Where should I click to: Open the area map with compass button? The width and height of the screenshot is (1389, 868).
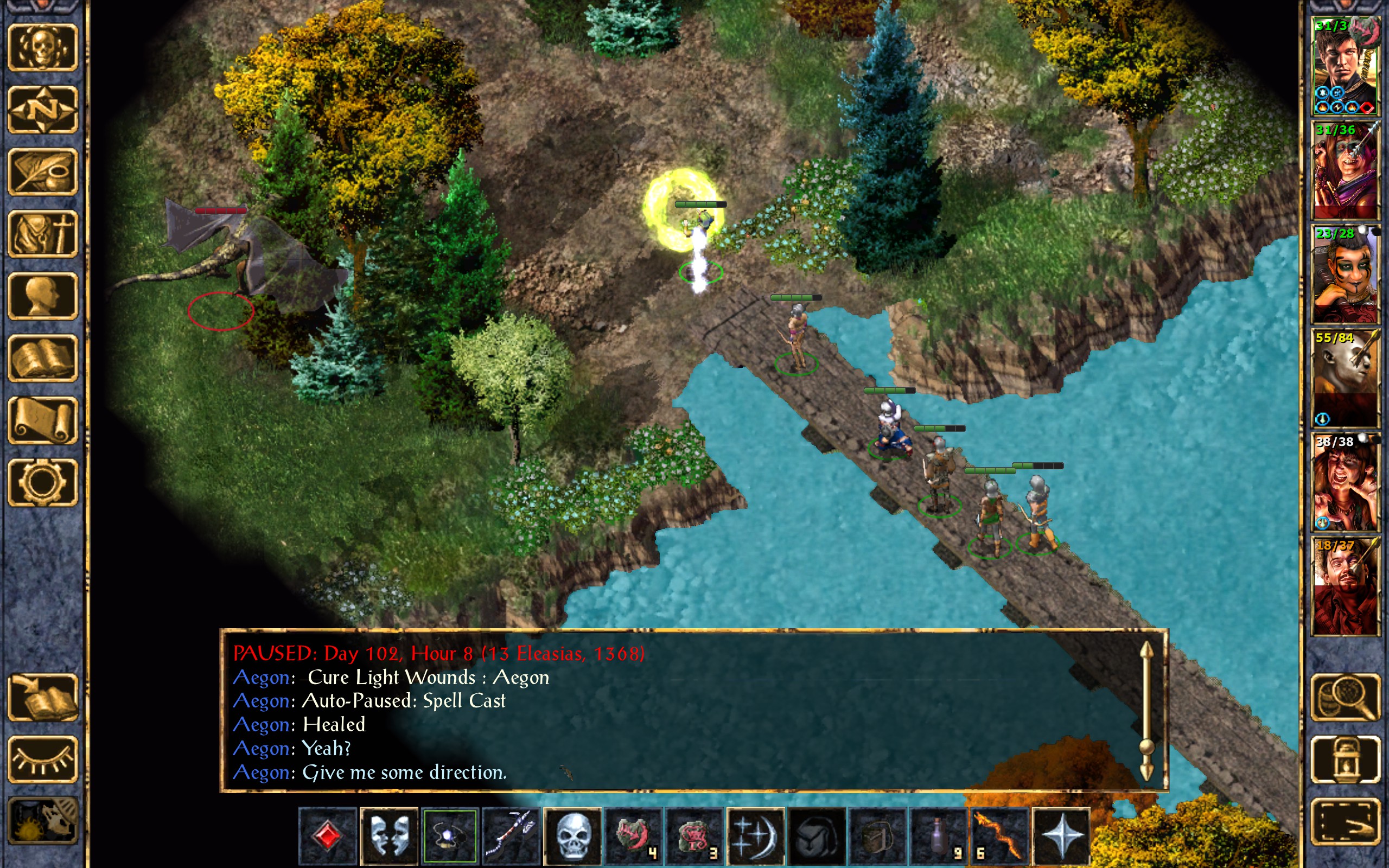click(x=42, y=110)
